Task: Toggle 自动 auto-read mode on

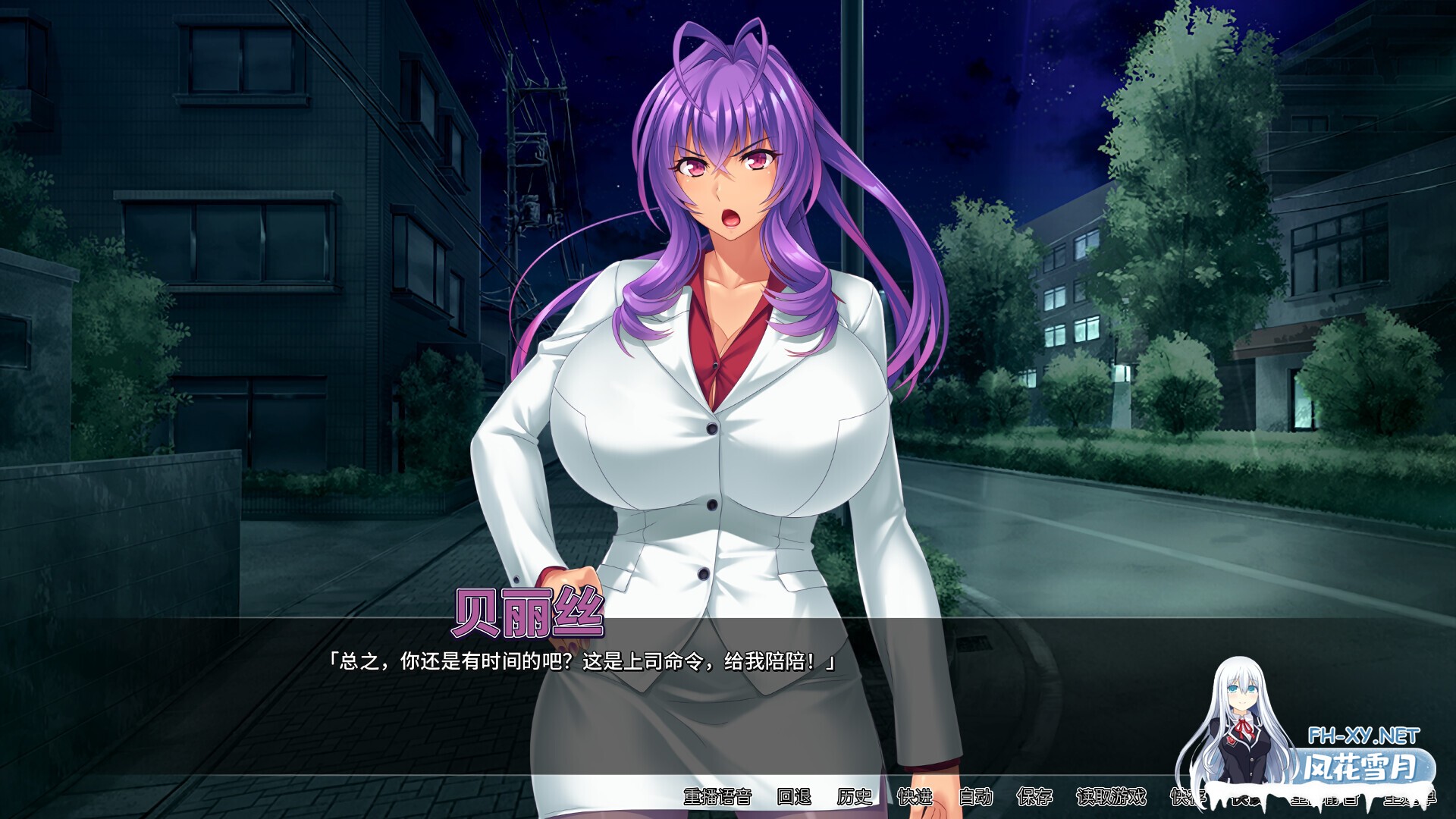Action: 975,798
